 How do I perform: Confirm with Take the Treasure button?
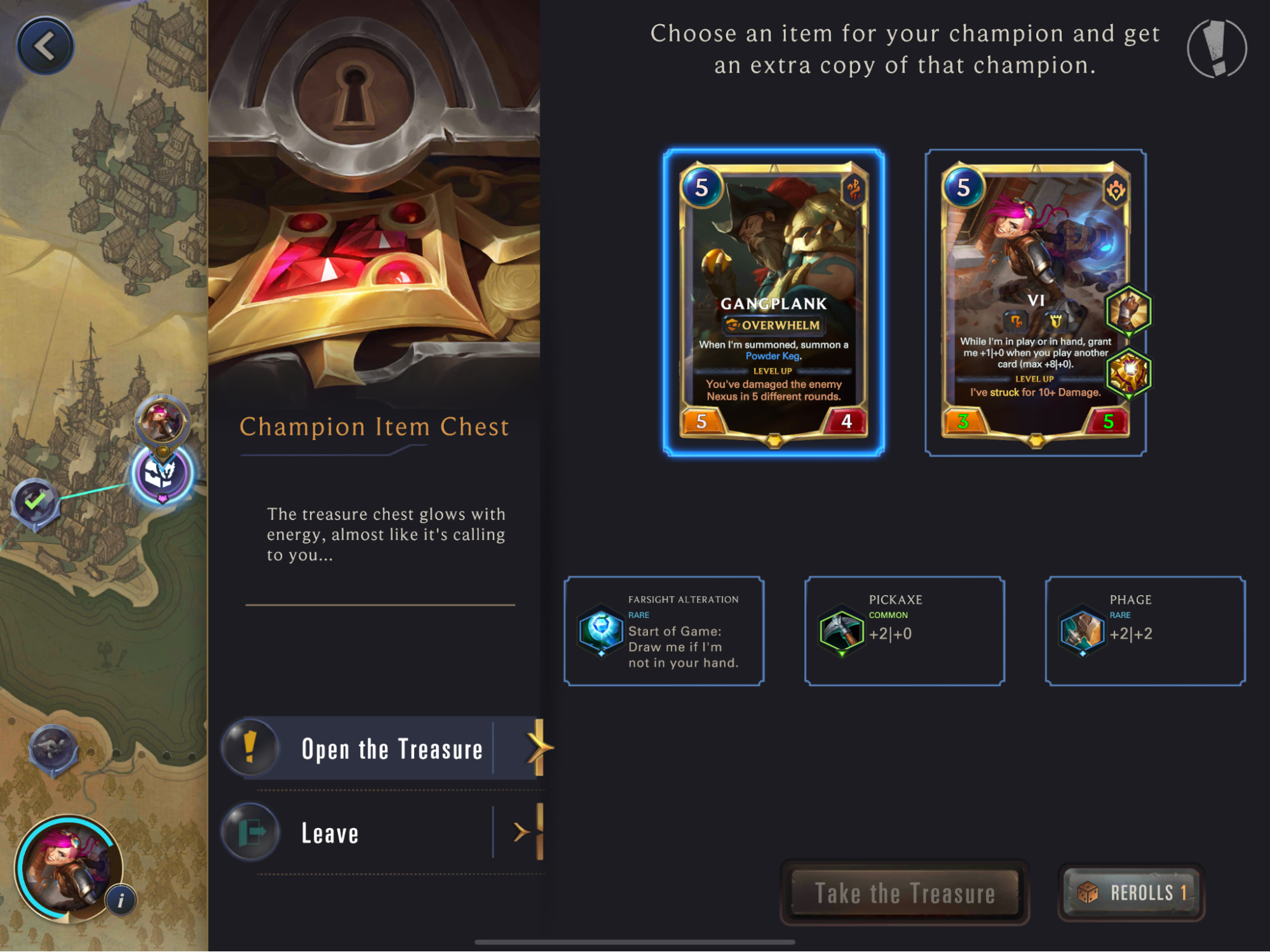(904, 893)
